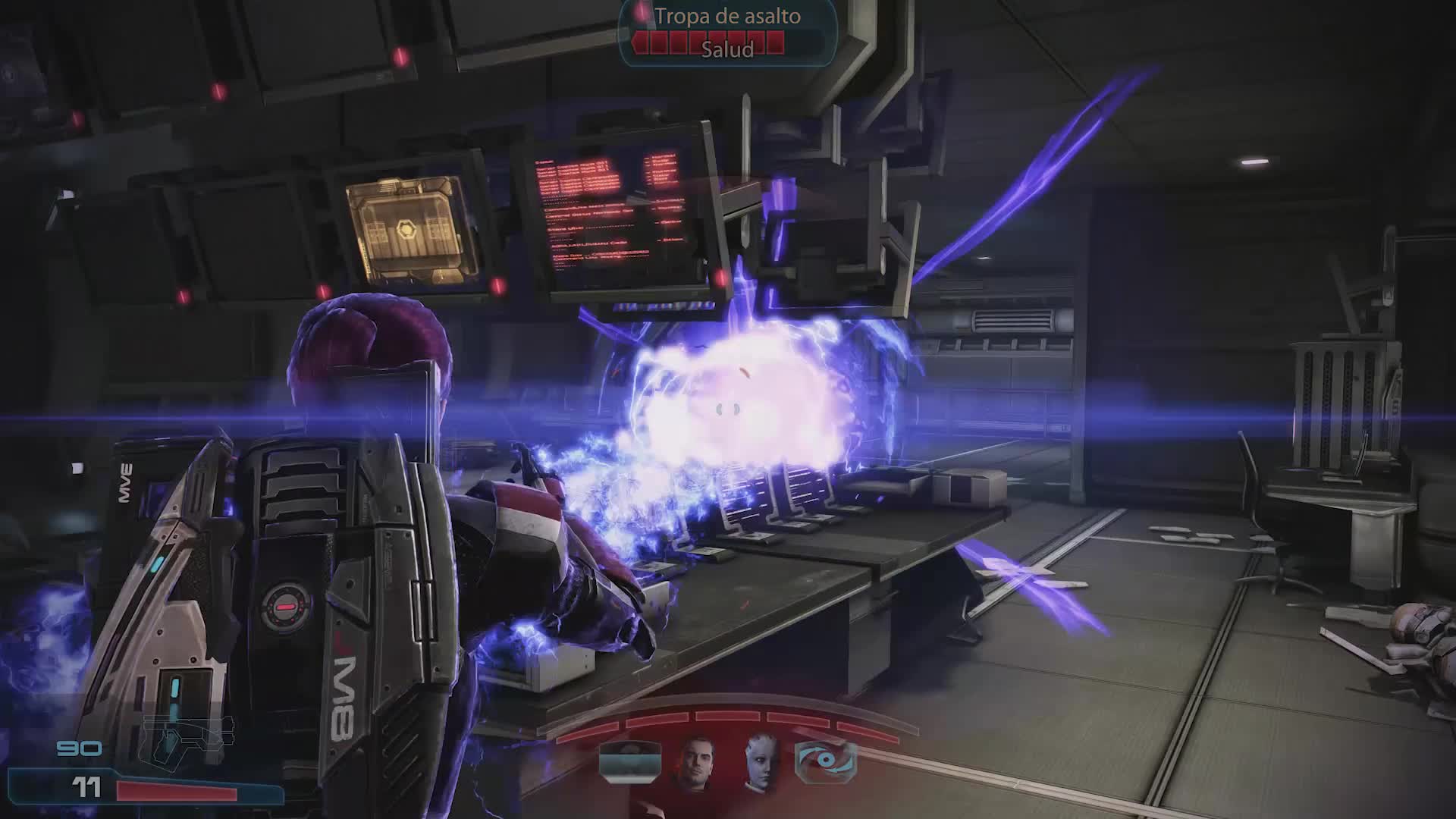This screenshot has width=1456, height=819.
Task: Select Kaidan's squad portrait
Action: (695, 762)
